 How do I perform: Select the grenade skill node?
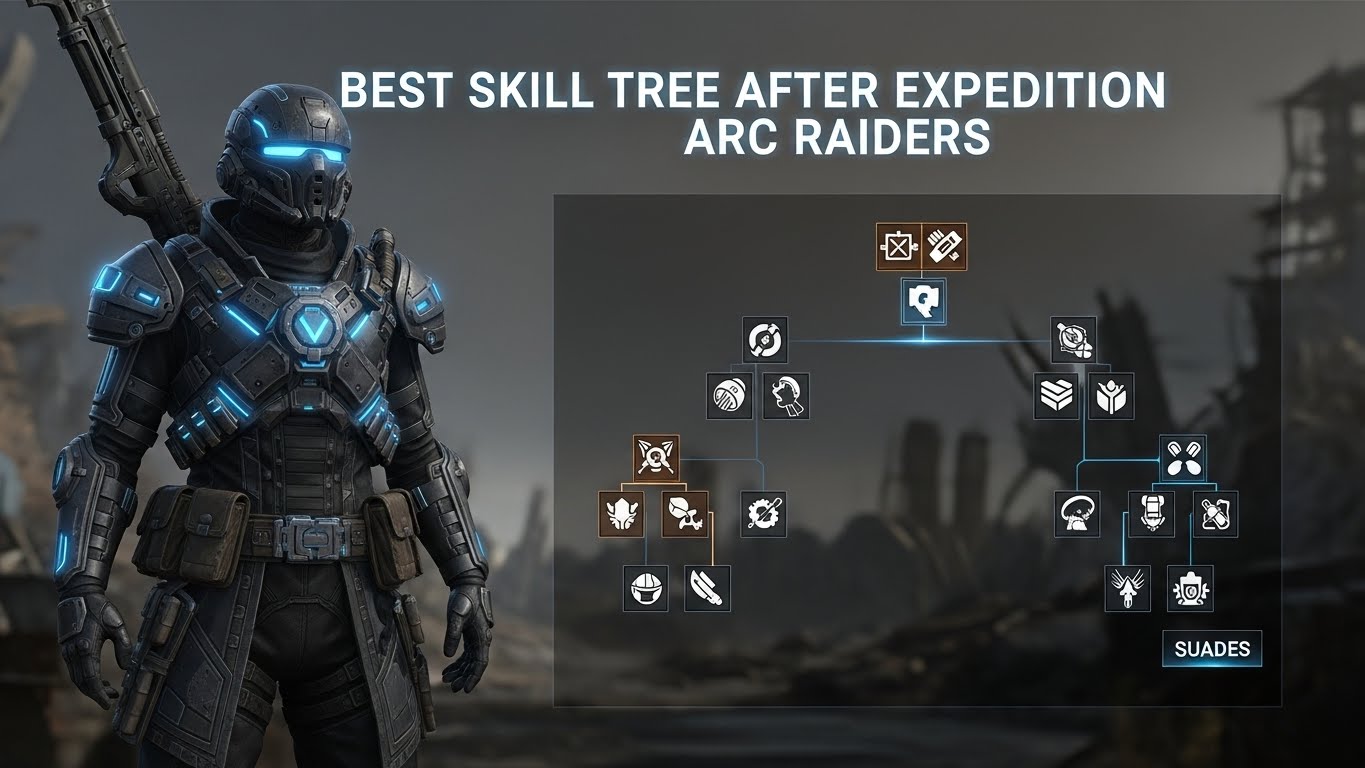coord(728,395)
